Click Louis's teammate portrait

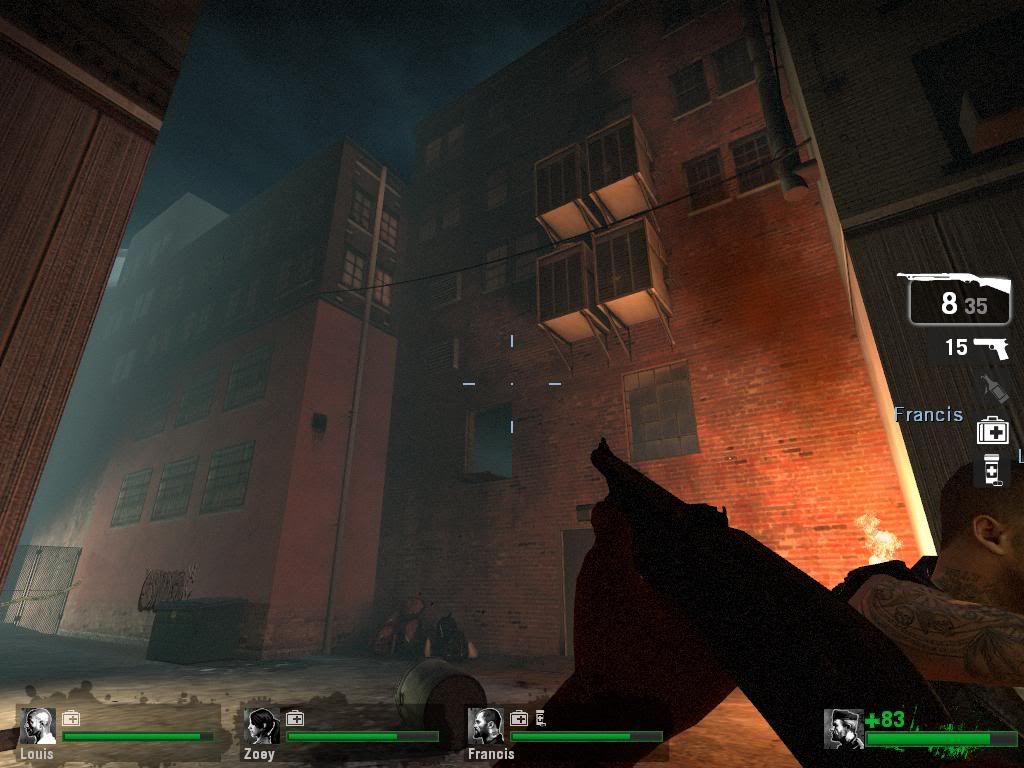point(38,727)
